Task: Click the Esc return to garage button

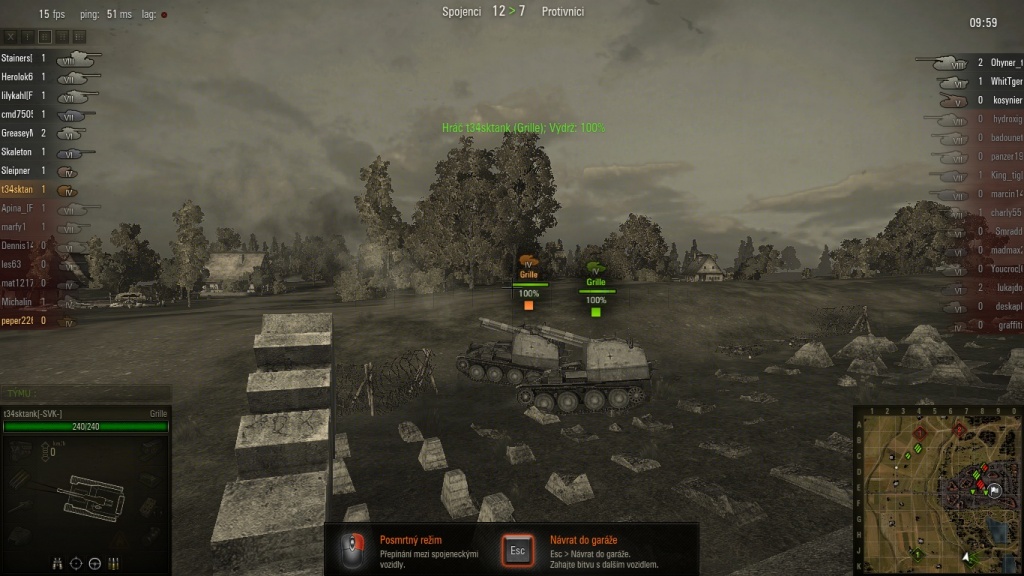Action: 518,549
